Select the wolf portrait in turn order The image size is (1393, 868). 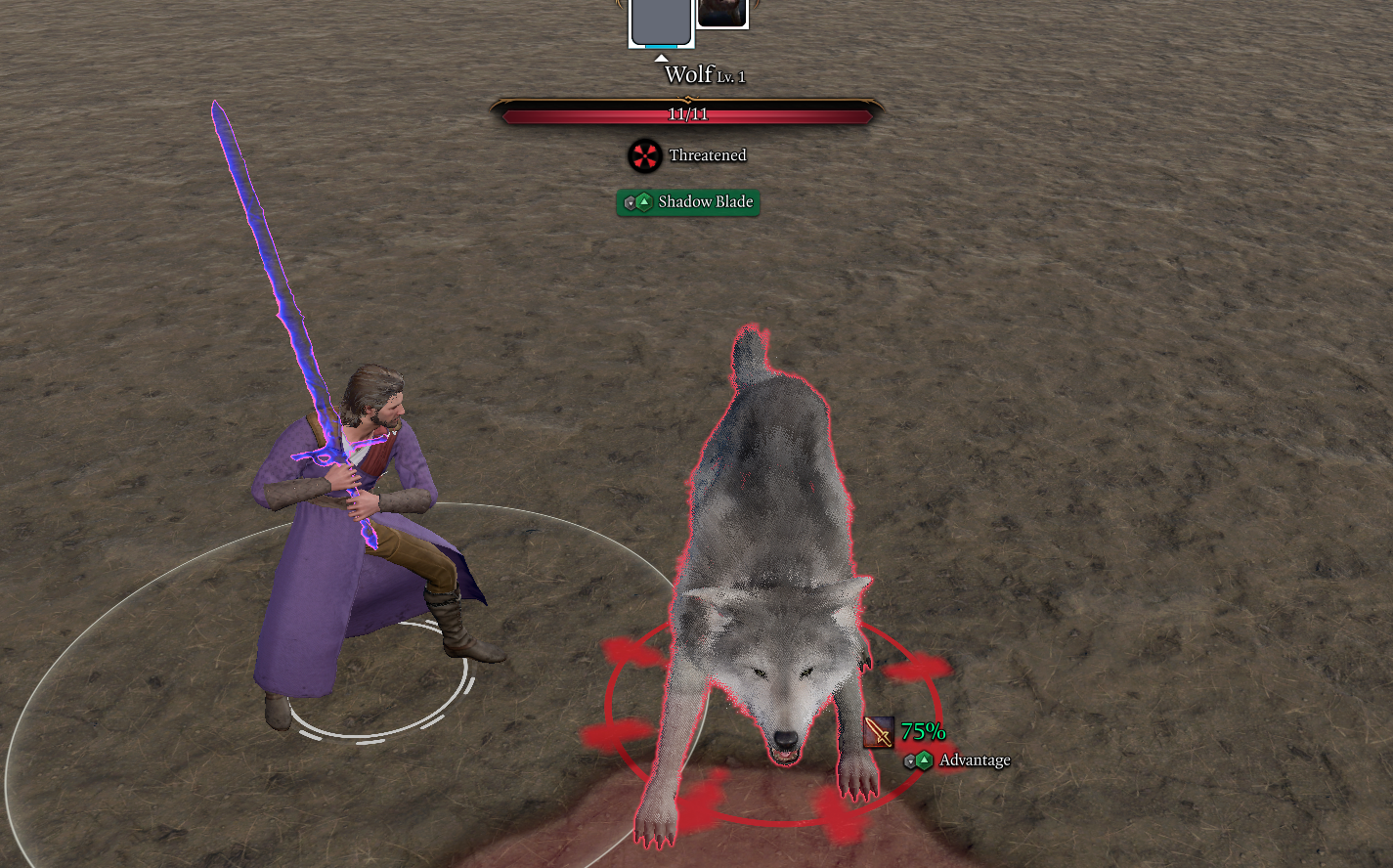click(722, 13)
